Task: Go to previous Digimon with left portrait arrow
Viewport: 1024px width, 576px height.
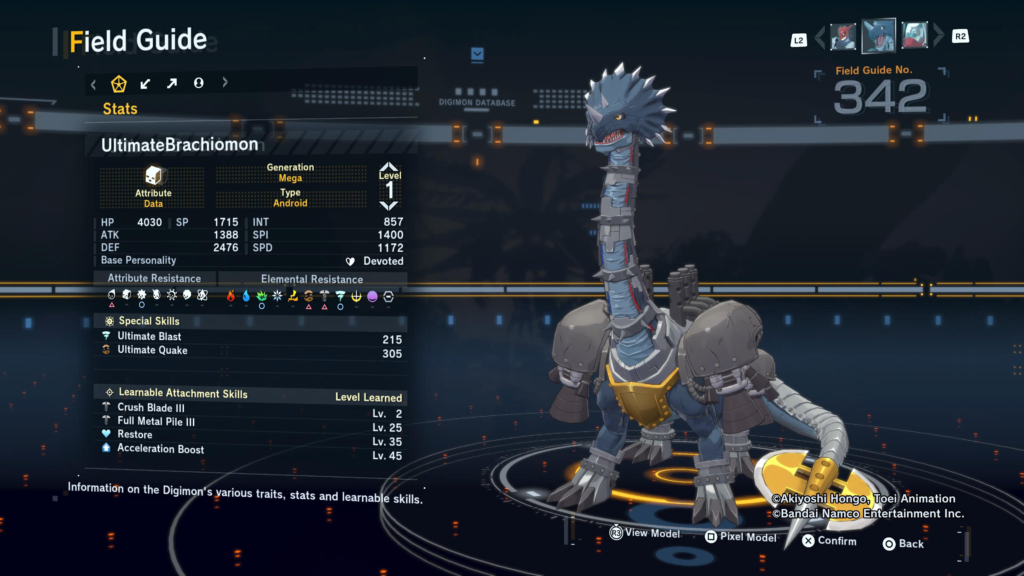Action: [x=820, y=38]
